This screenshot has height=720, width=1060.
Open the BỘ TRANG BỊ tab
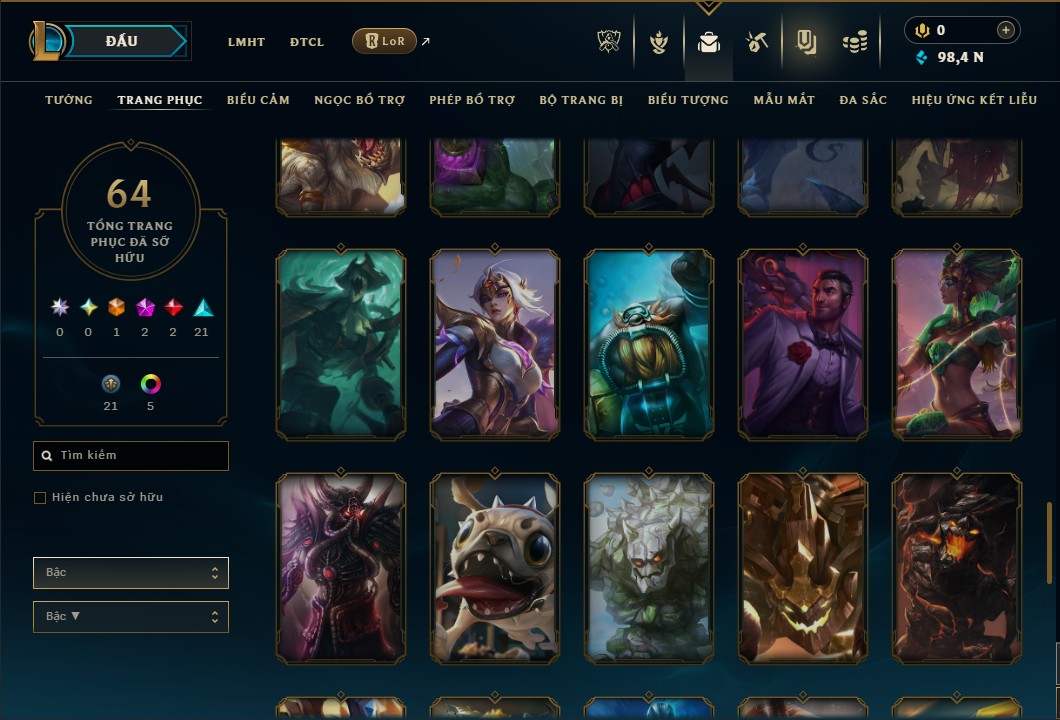(x=581, y=100)
